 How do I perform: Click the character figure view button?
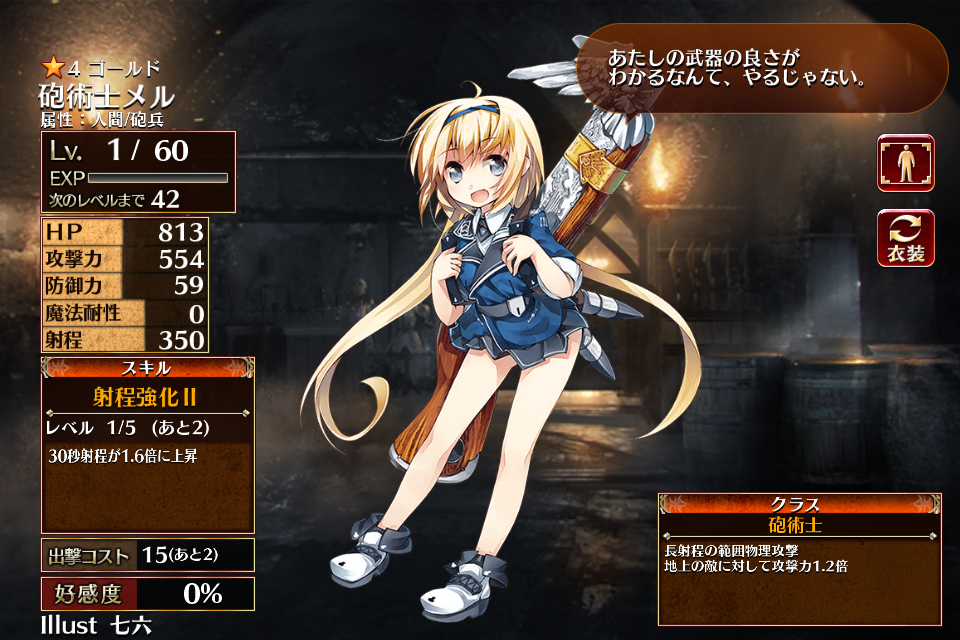pyautogui.click(x=906, y=163)
